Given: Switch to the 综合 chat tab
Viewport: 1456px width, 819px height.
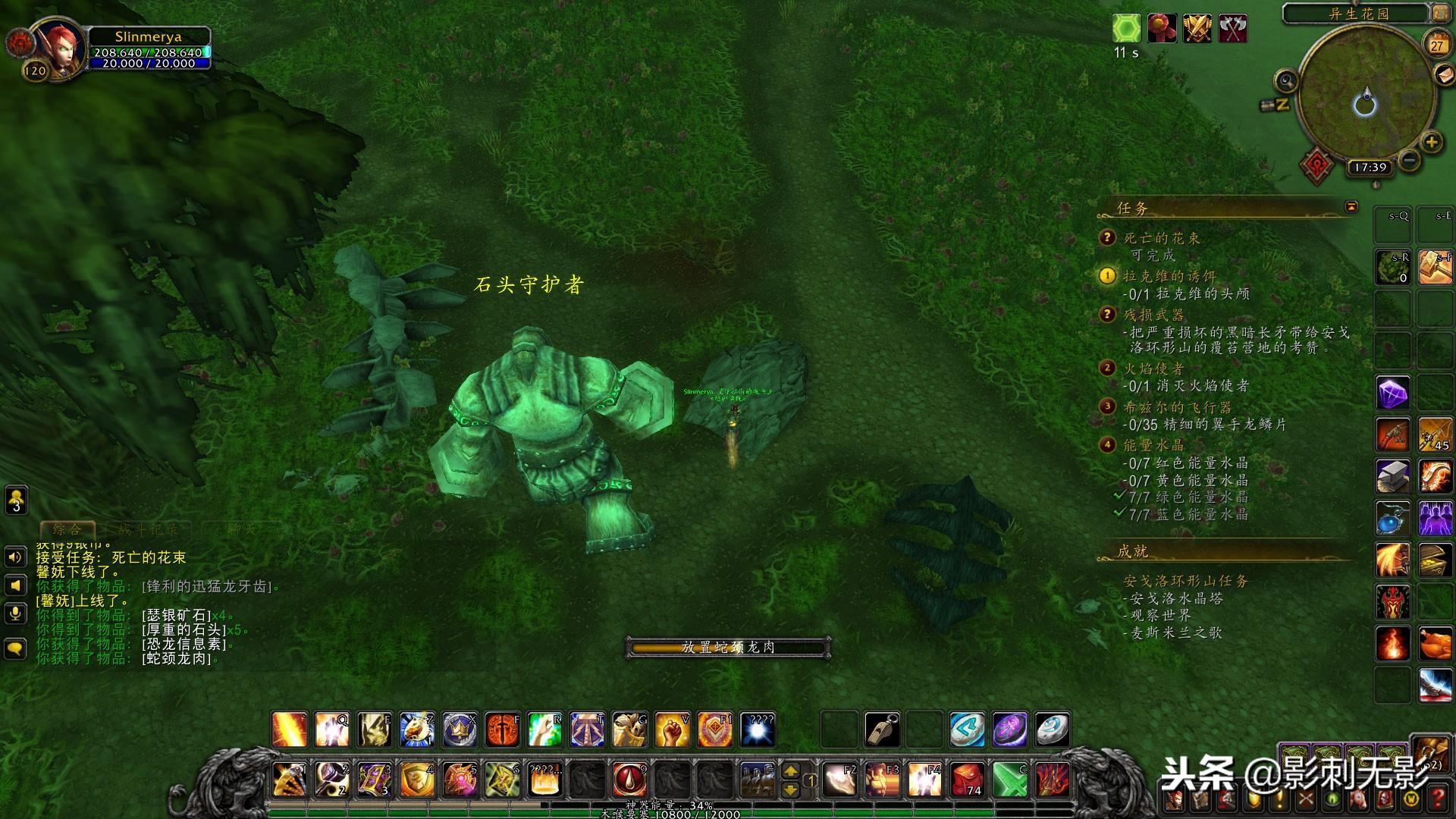Looking at the screenshot, I should (67, 529).
